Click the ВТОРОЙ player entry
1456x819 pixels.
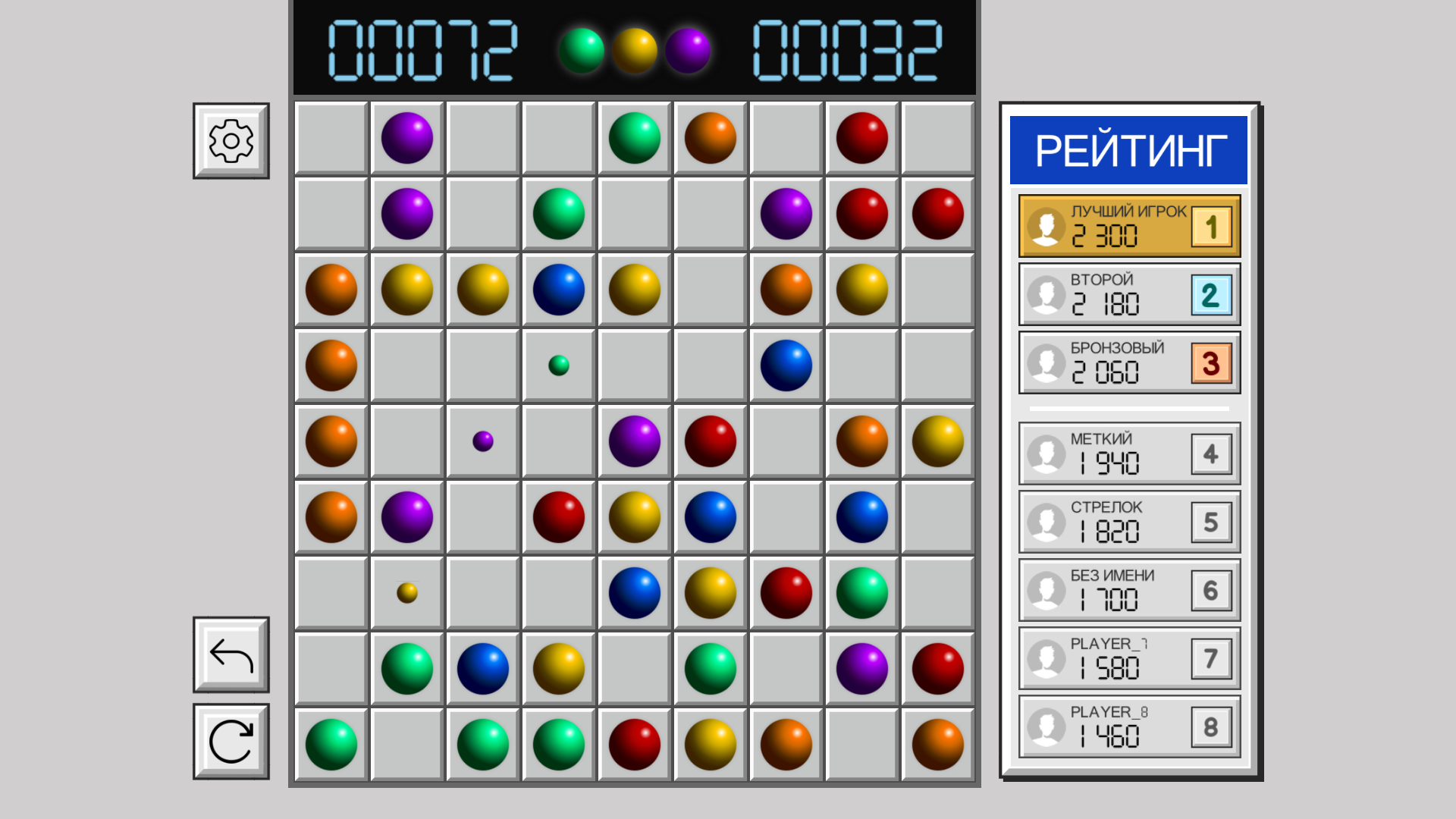1128,294
